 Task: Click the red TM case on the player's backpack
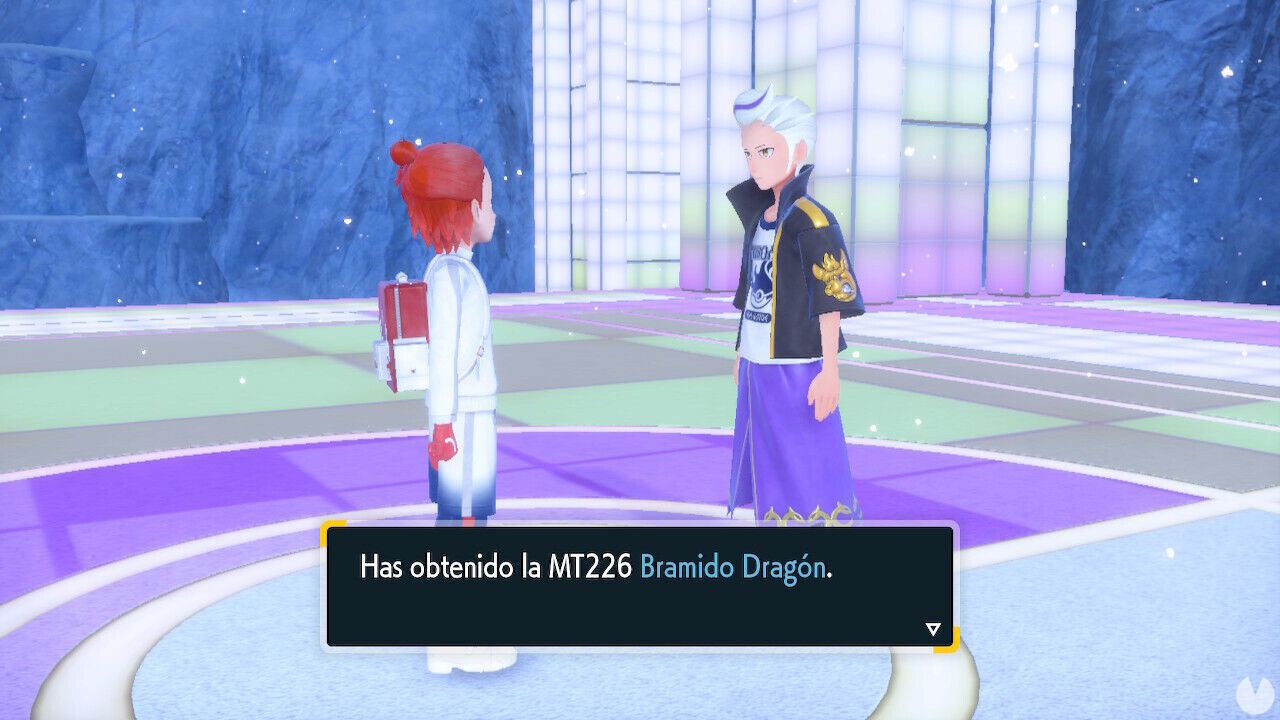pos(408,310)
